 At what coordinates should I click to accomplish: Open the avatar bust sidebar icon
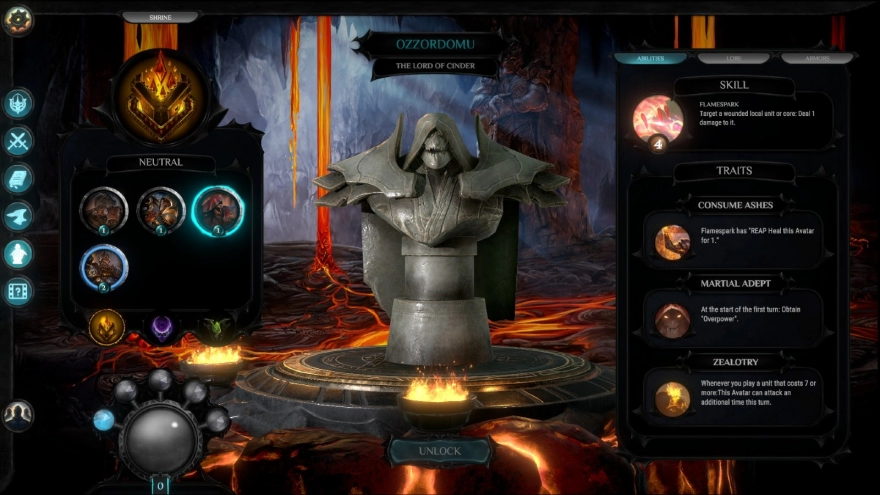tap(19, 253)
